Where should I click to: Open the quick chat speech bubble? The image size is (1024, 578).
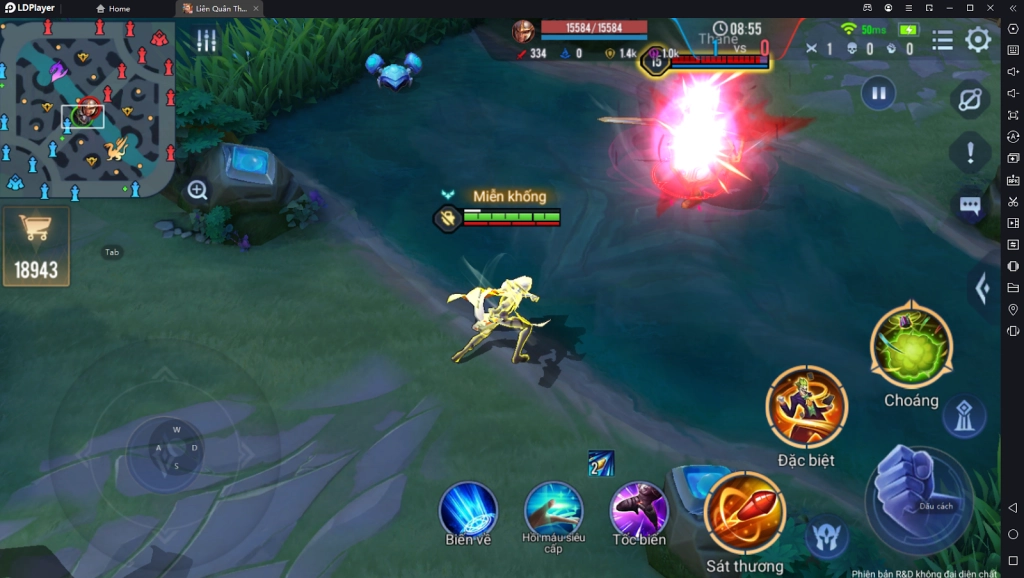coord(970,206)
